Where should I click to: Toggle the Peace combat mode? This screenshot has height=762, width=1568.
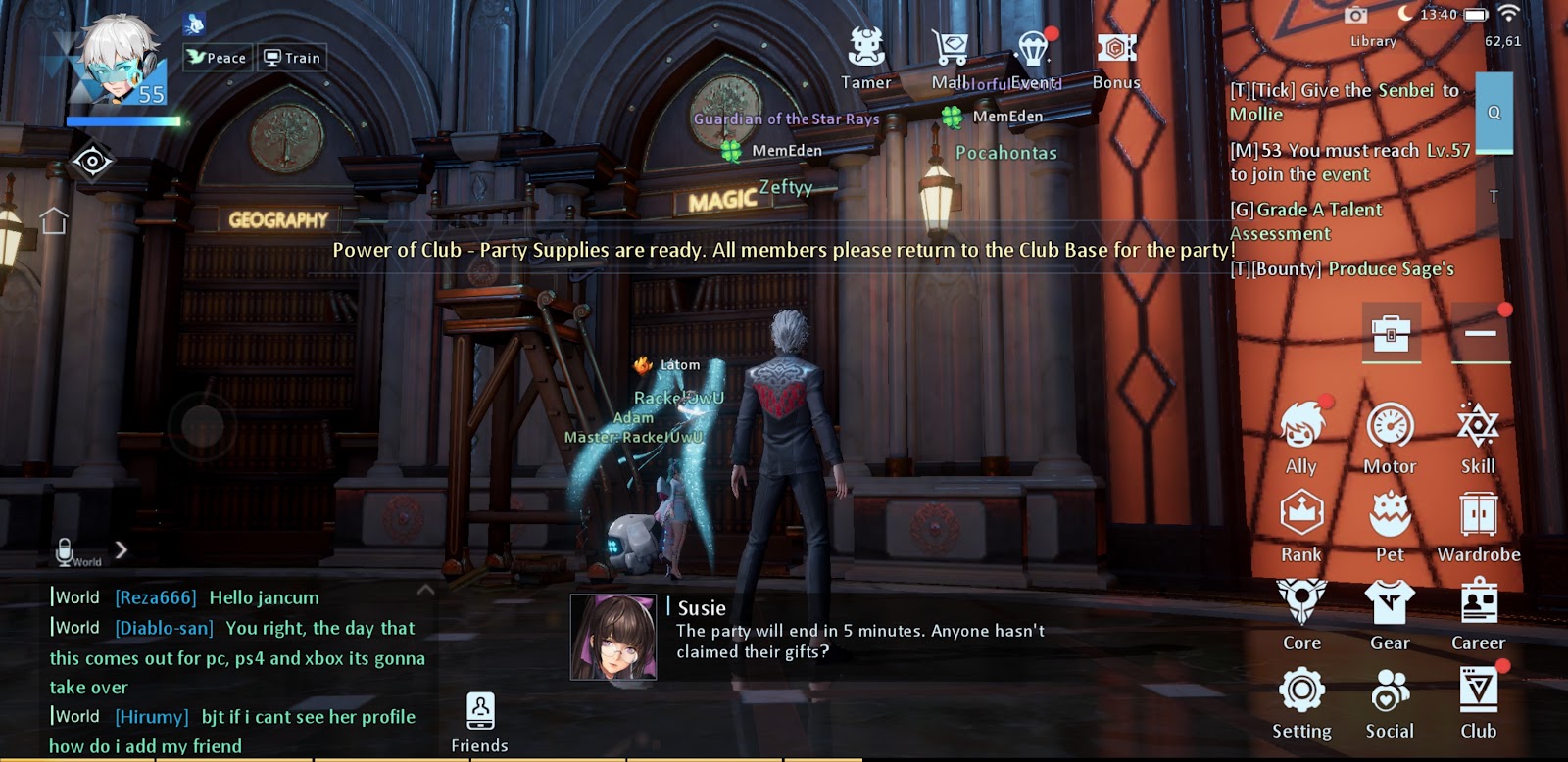[x=217, y=58]
